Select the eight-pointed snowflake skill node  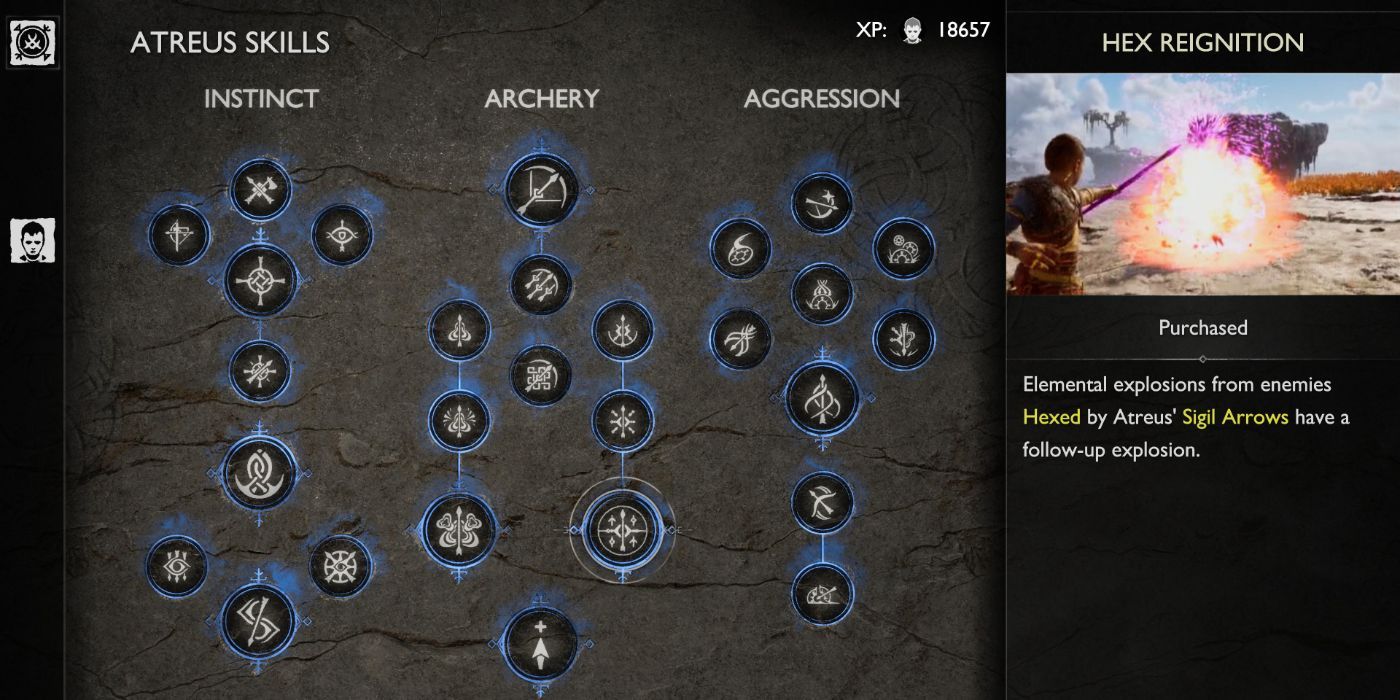[623, 421]
